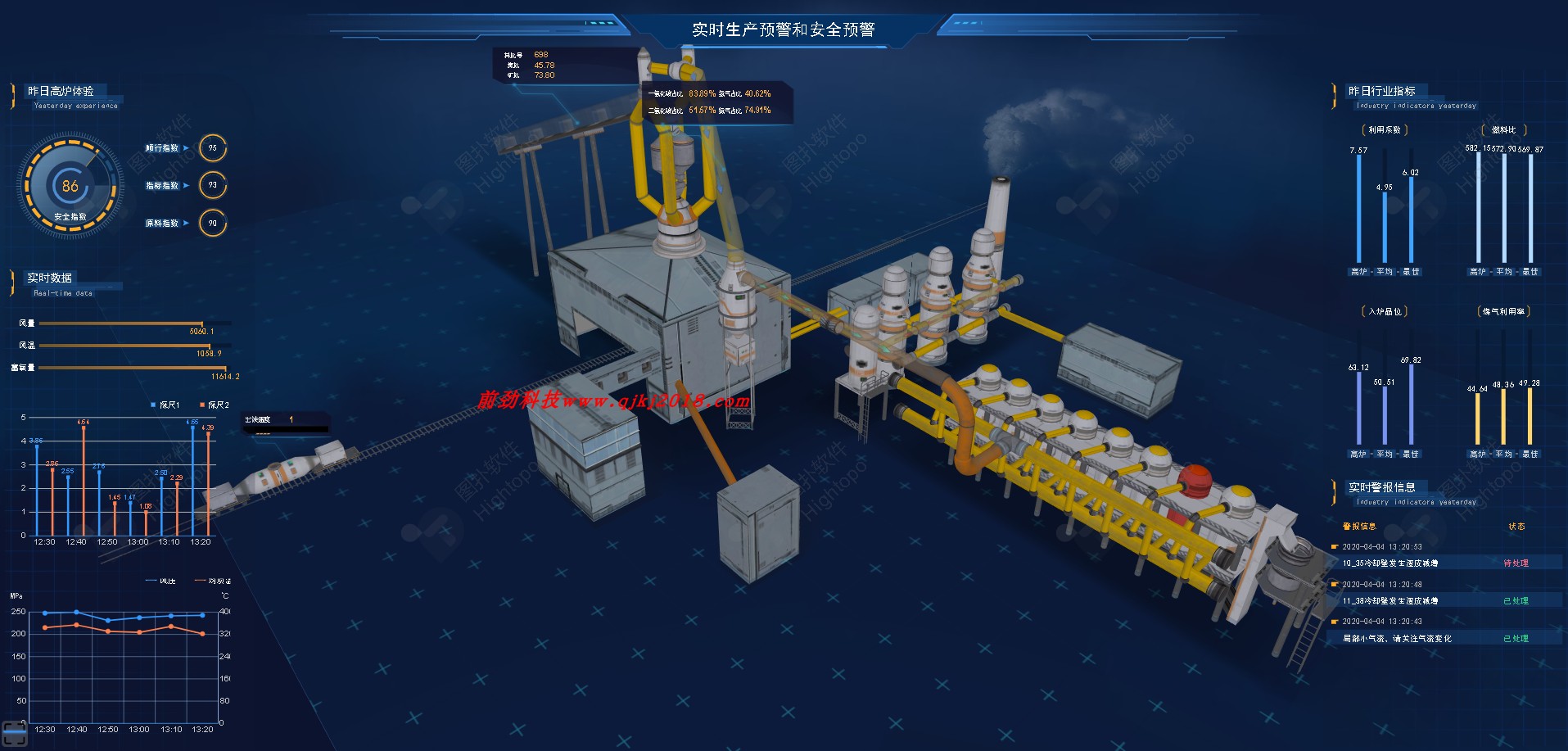Select the 原料指数 indicator
Viewport: 1568px width, 751px height.
click(x=162, y=224)
